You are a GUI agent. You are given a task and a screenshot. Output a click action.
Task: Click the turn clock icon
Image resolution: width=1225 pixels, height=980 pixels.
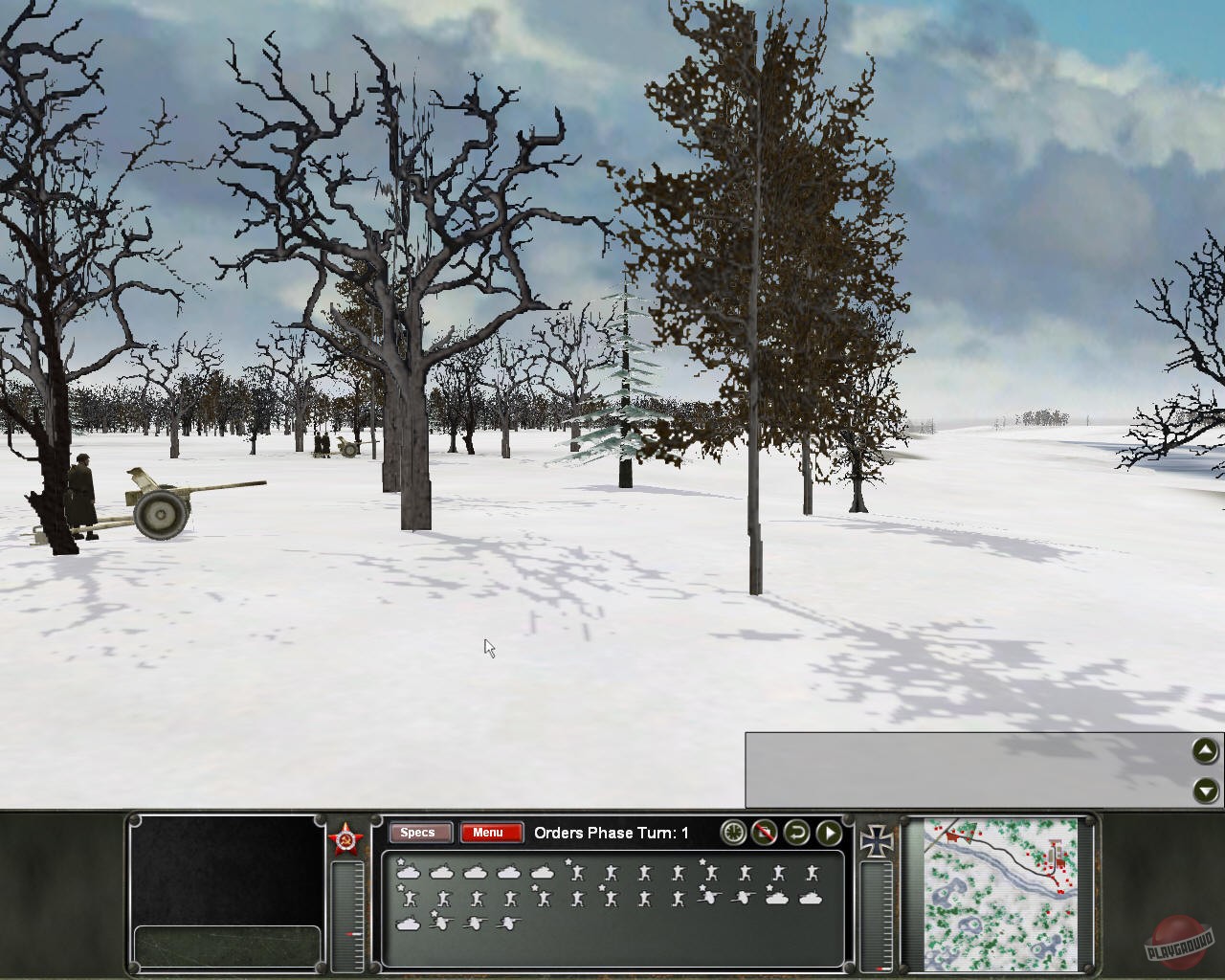tap(733, 833)
